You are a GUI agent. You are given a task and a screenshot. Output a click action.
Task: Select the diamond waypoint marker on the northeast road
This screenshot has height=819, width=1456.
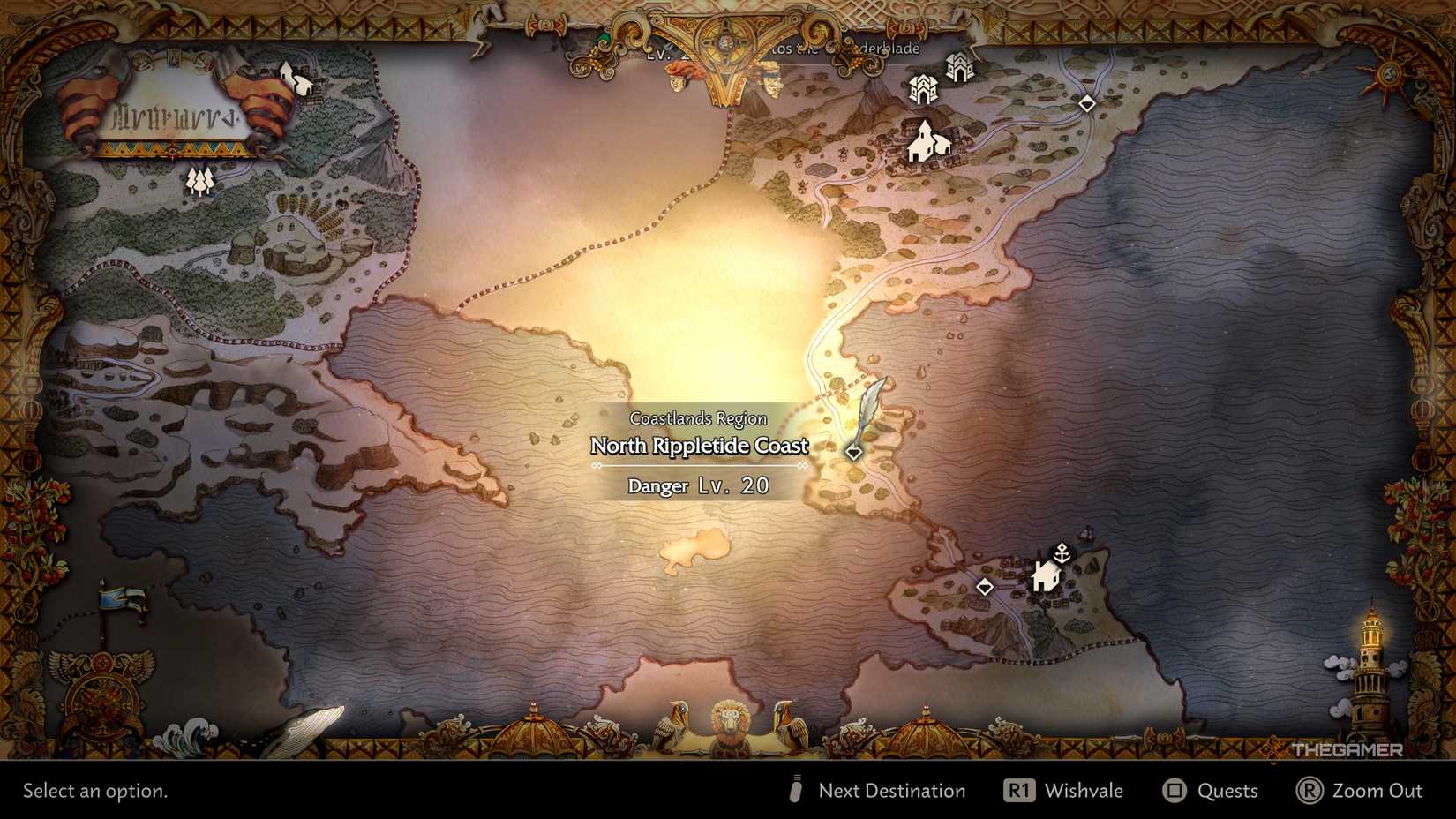point(1086,103)
